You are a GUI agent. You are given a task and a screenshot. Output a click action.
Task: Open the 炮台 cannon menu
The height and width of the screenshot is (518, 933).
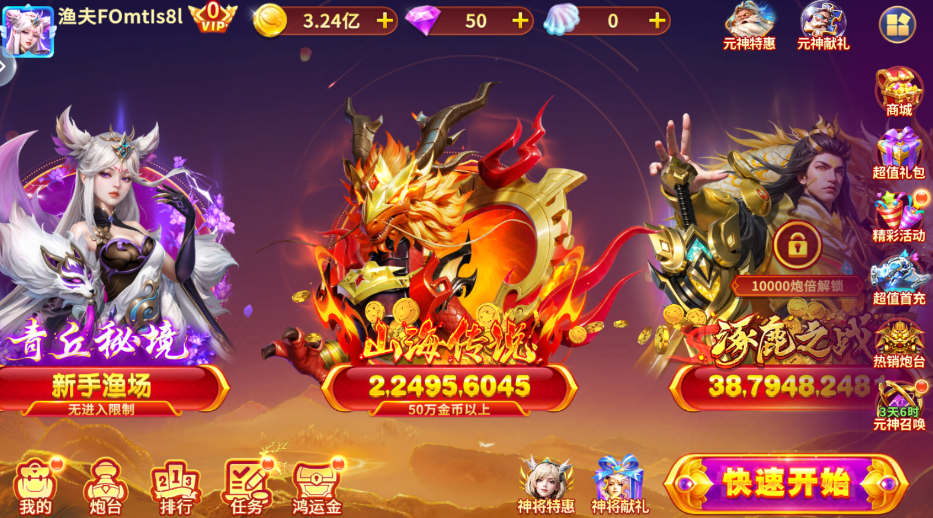point(105,485)
